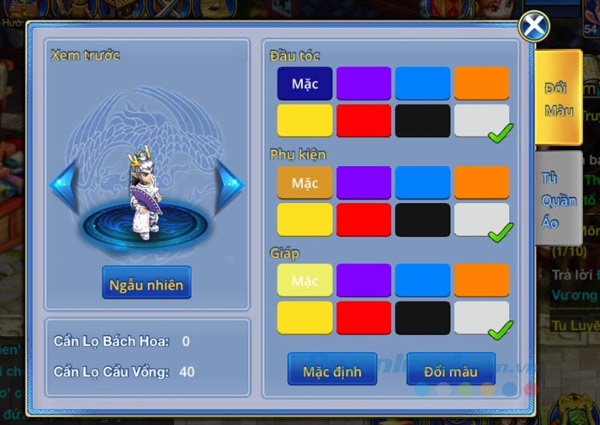Switch to the Đổi Màu tab

click(x=557, y=98)
